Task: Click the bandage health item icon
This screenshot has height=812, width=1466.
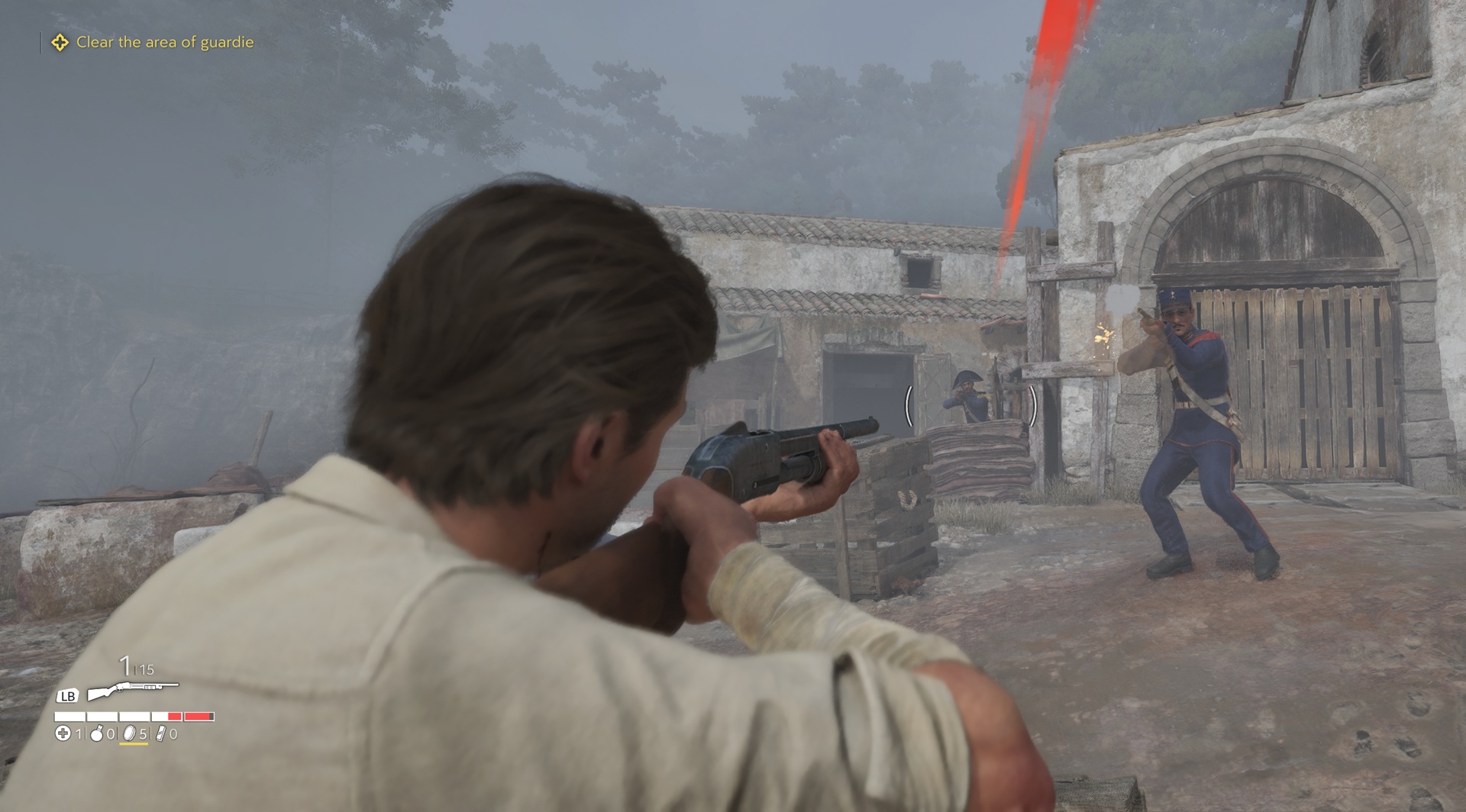Action: tap(63, 734)
